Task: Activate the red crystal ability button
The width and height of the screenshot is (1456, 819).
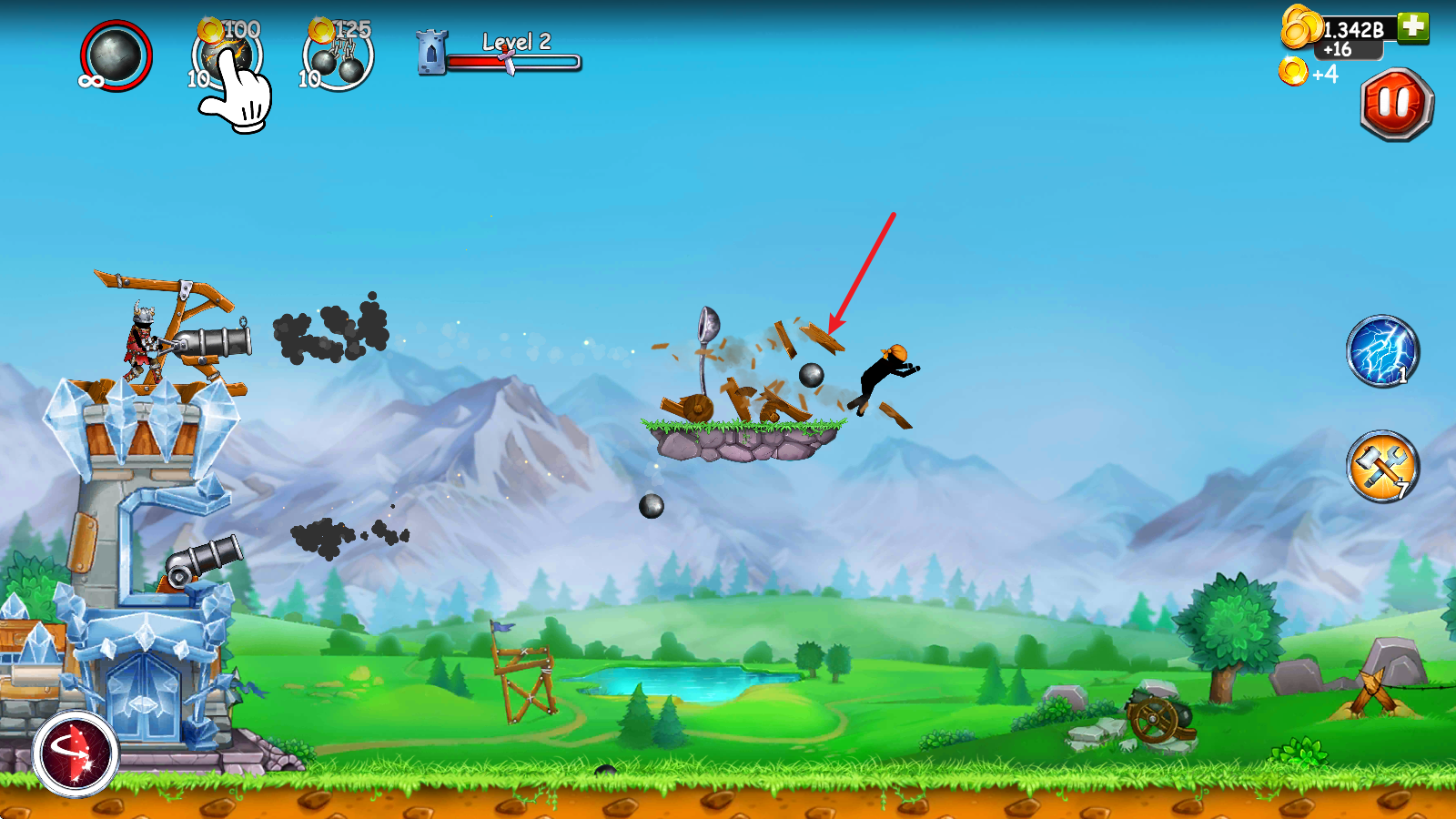Action: 76,753
